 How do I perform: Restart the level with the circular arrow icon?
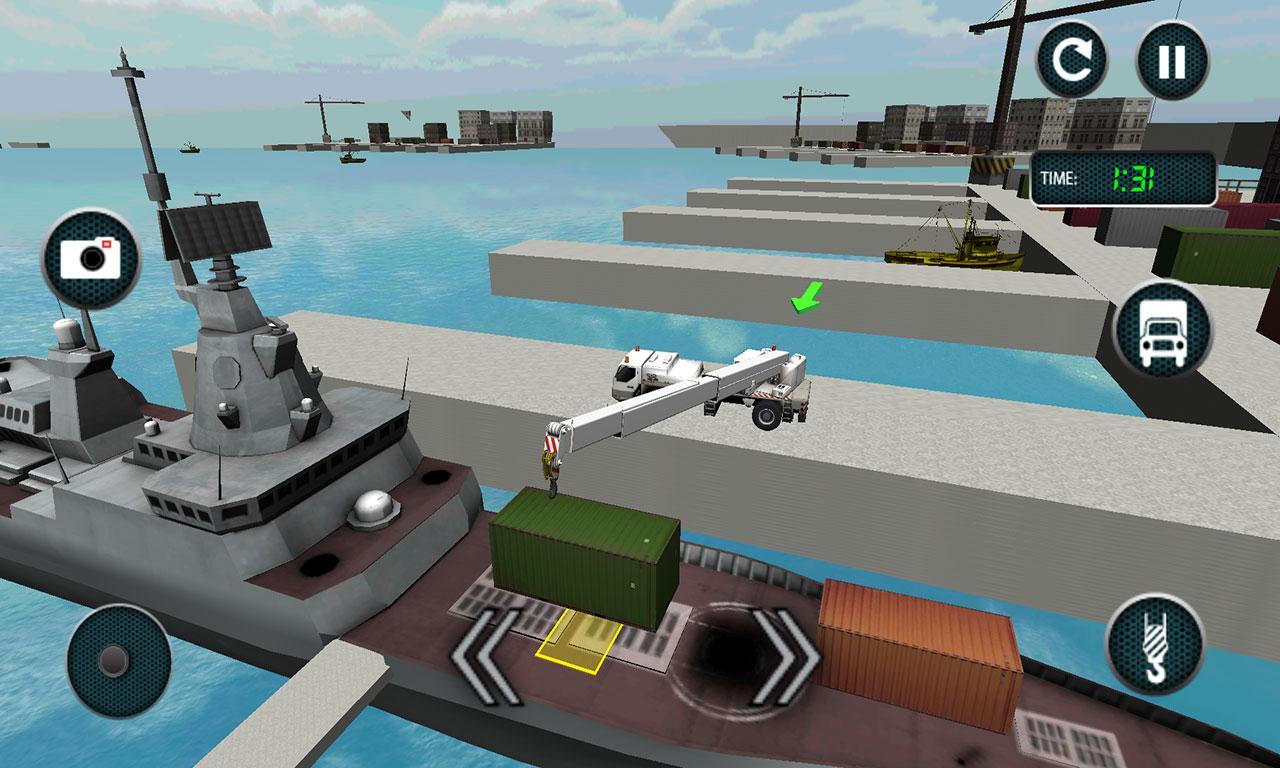pos(1074,57)
